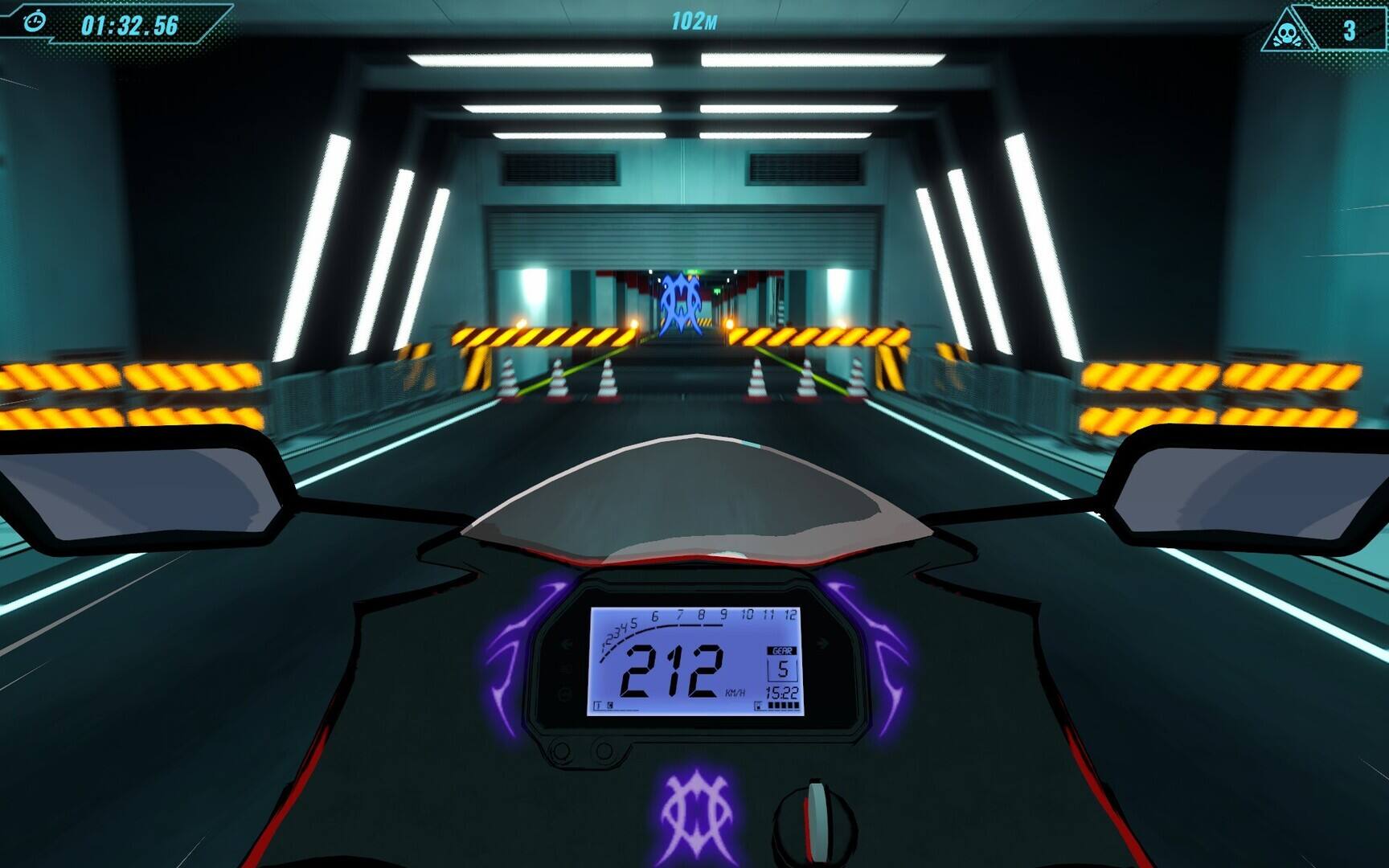This screenshot has height=868, width=1389.
Task: Select the fuel gauge icon on the LCD
Action: click(759, 704)
